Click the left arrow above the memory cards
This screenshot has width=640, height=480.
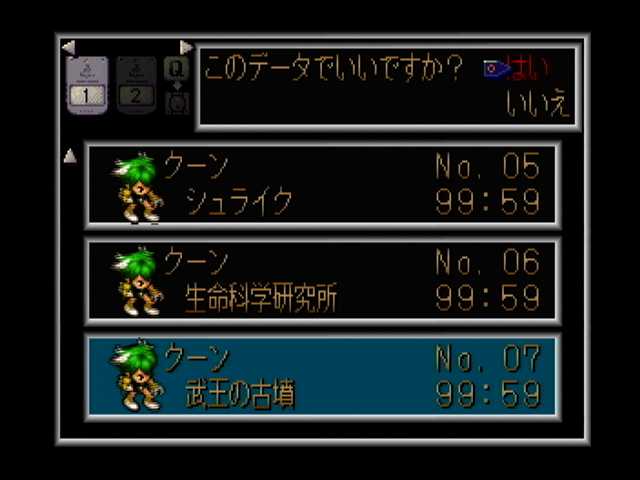68,47
